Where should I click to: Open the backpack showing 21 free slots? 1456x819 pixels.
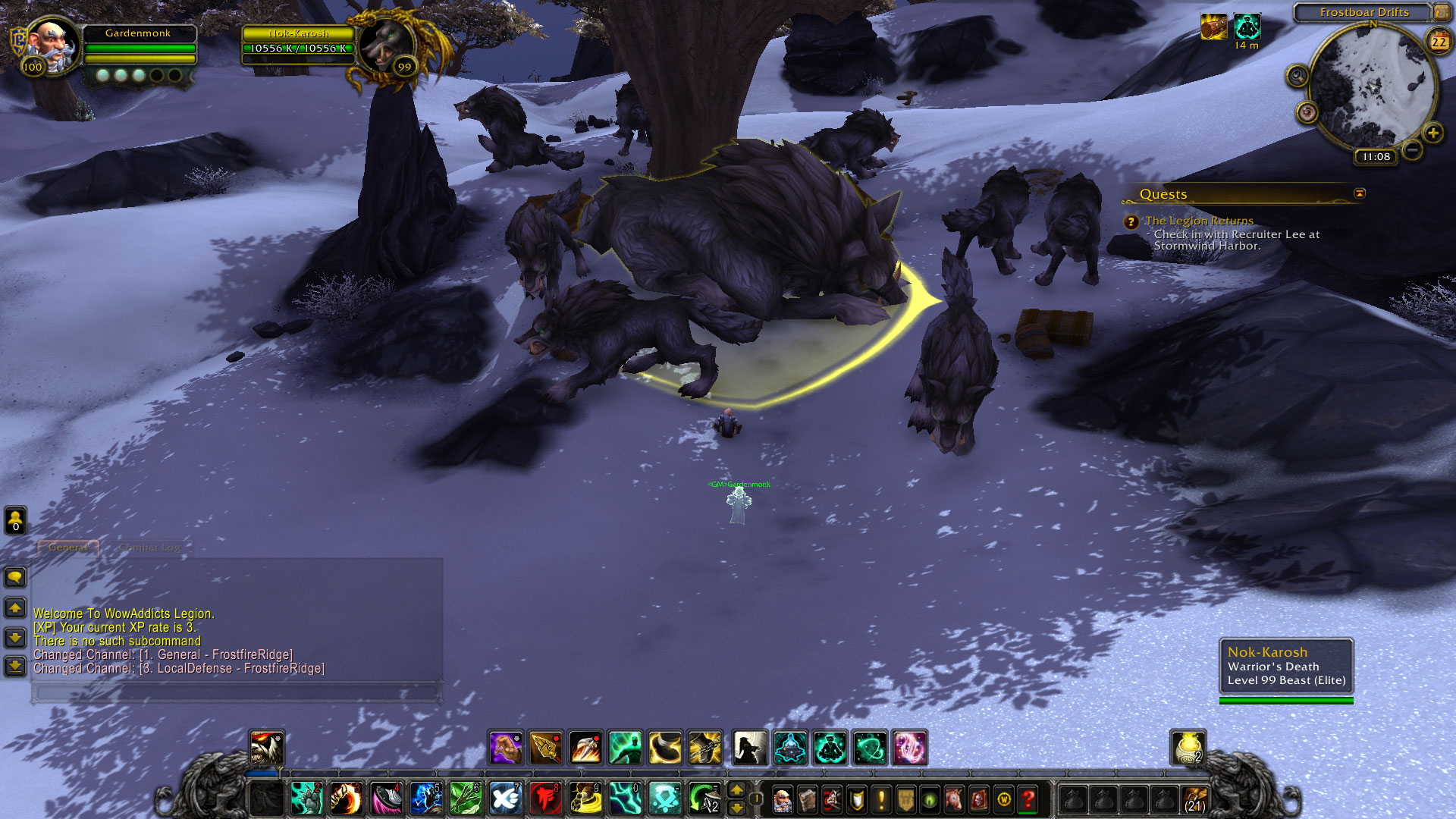1194,799
